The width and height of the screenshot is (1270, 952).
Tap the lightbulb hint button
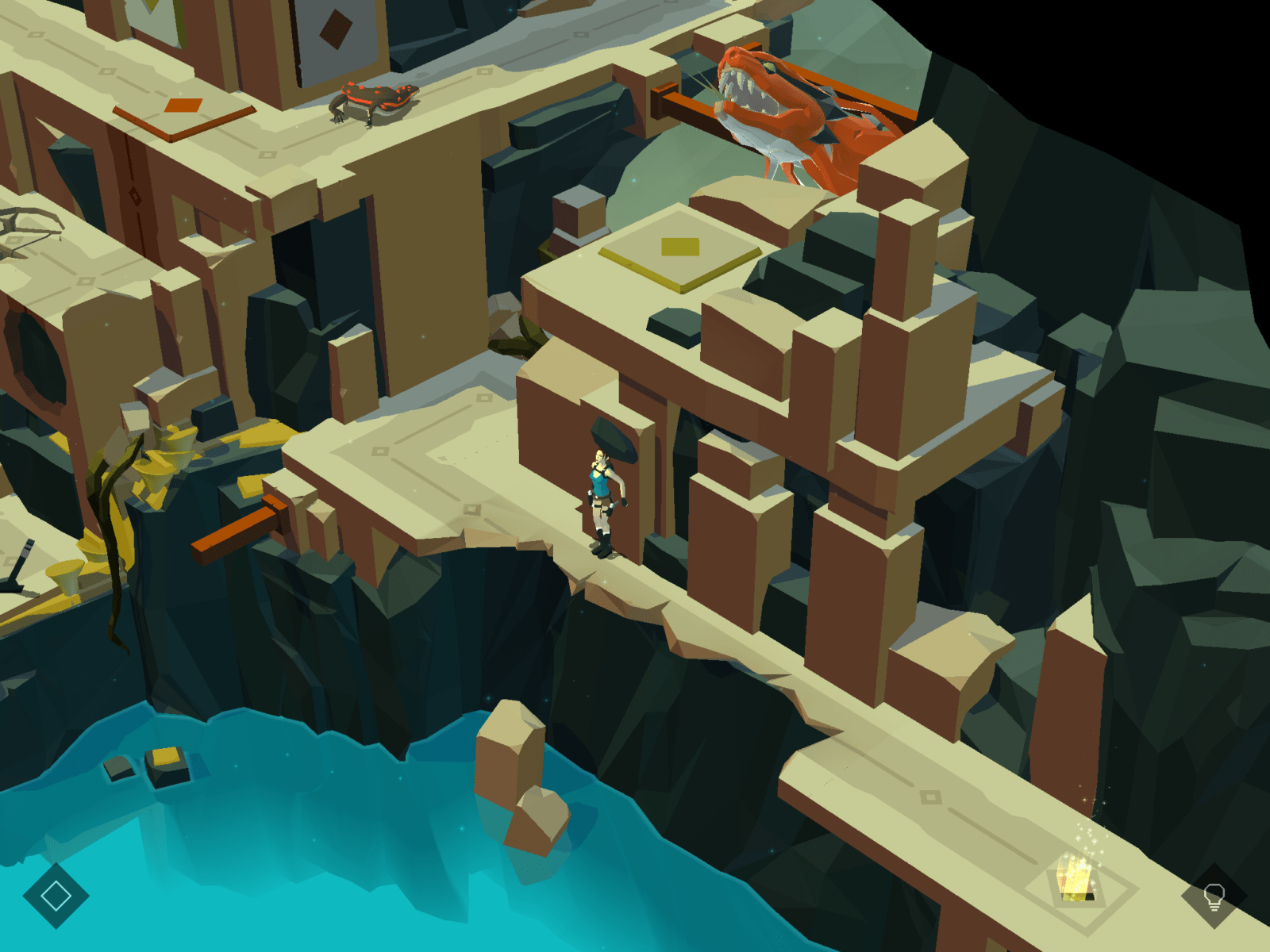click(1214, 897)
